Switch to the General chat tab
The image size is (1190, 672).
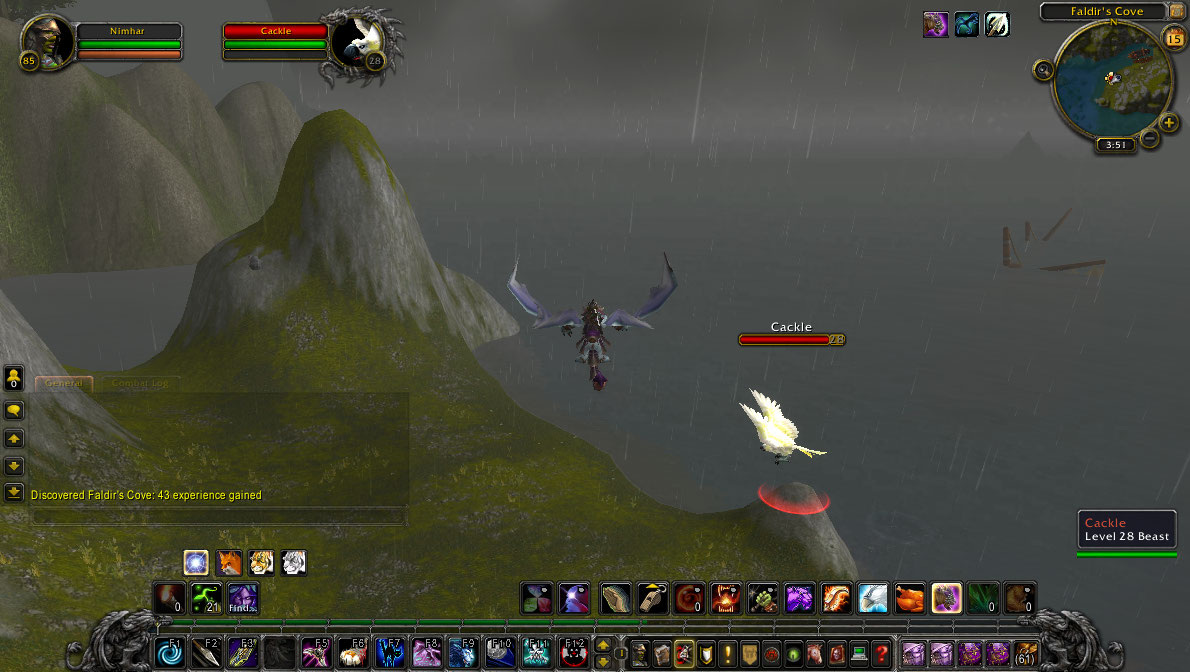tap(64, 383)
